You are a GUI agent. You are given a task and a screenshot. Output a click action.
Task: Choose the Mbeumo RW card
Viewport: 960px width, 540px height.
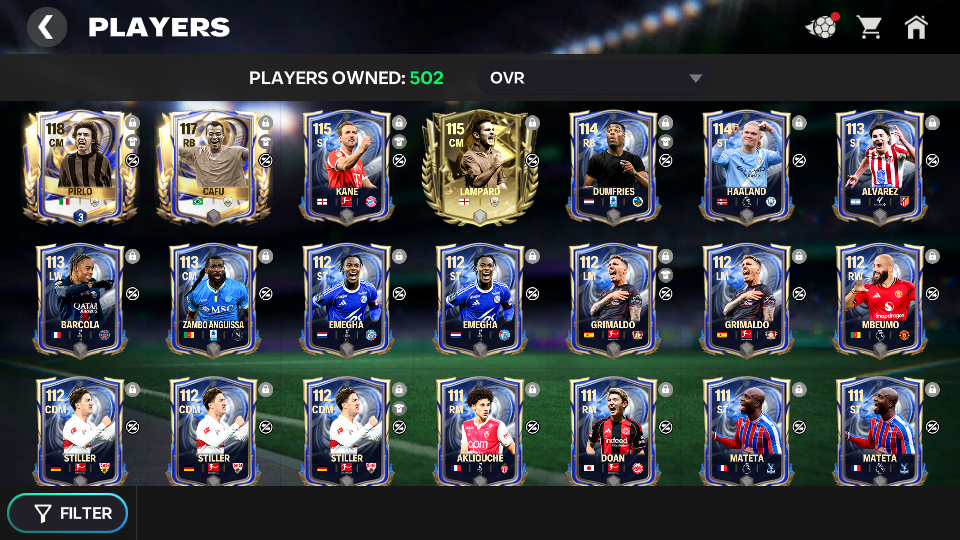click(879, 298)
